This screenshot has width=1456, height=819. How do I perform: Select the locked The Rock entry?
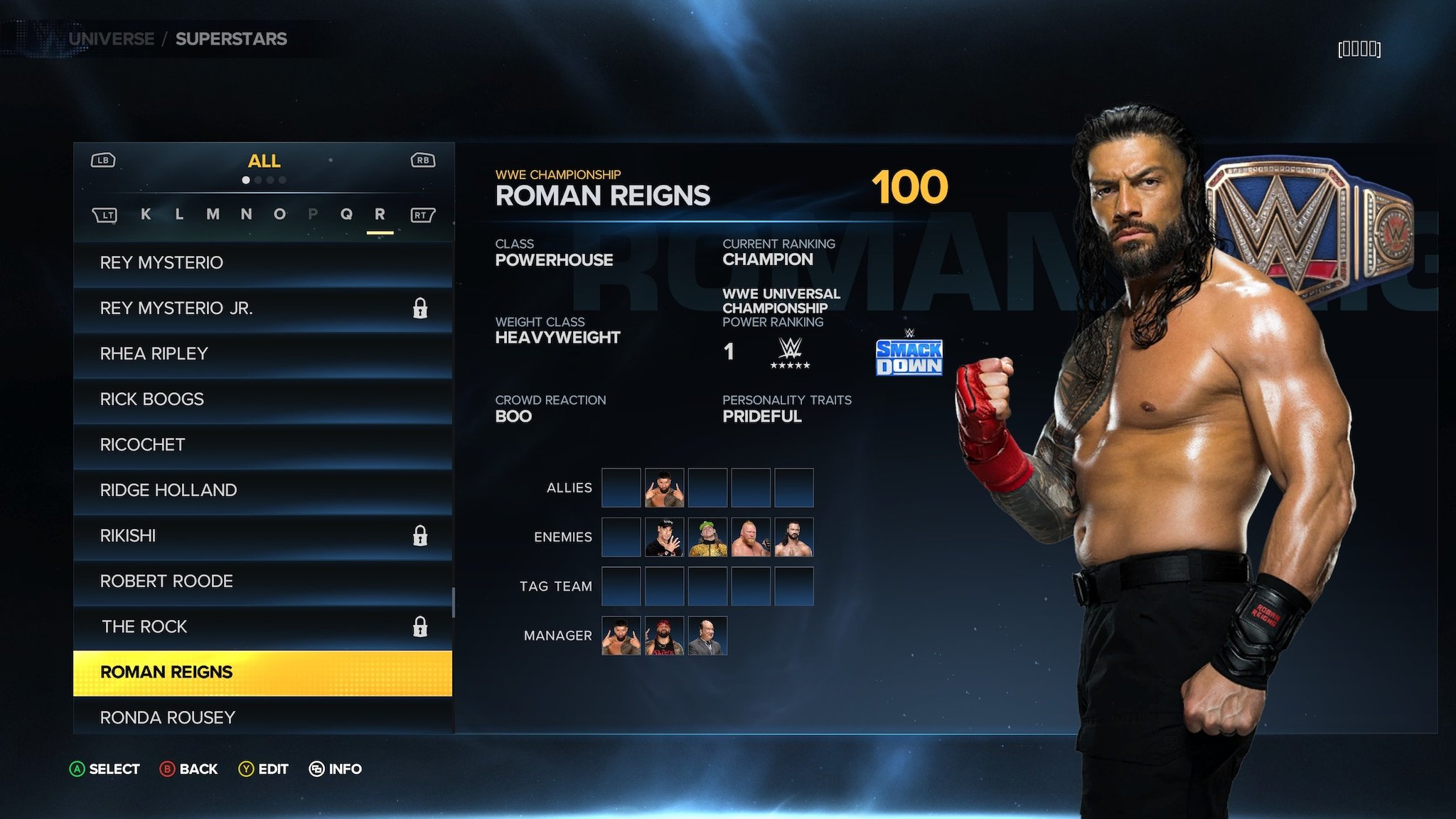click(262, 627)
